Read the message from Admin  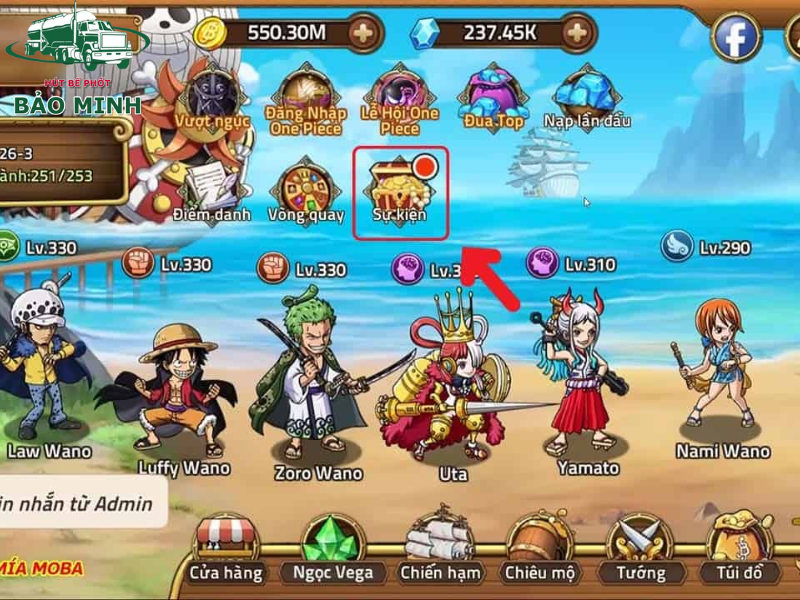click(80, 504)
